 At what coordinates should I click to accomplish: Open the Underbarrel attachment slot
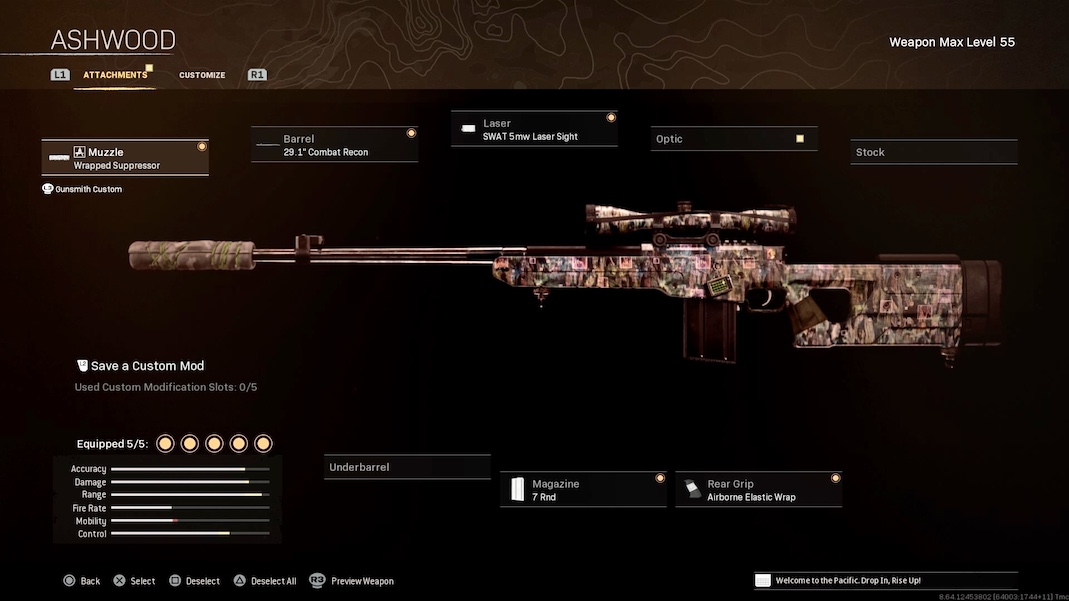(407, 467)
